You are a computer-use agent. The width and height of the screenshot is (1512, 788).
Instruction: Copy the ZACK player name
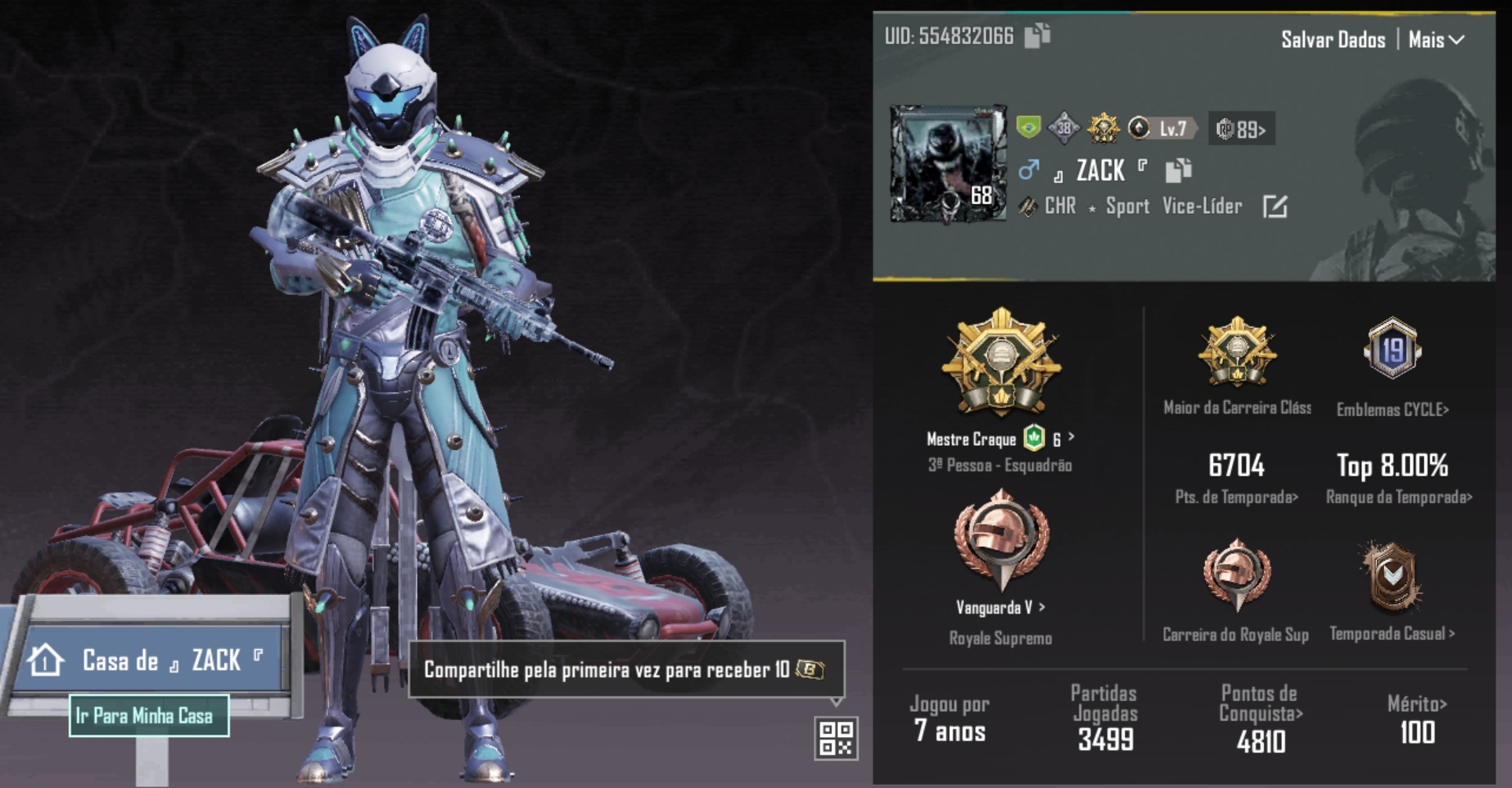1178,170
